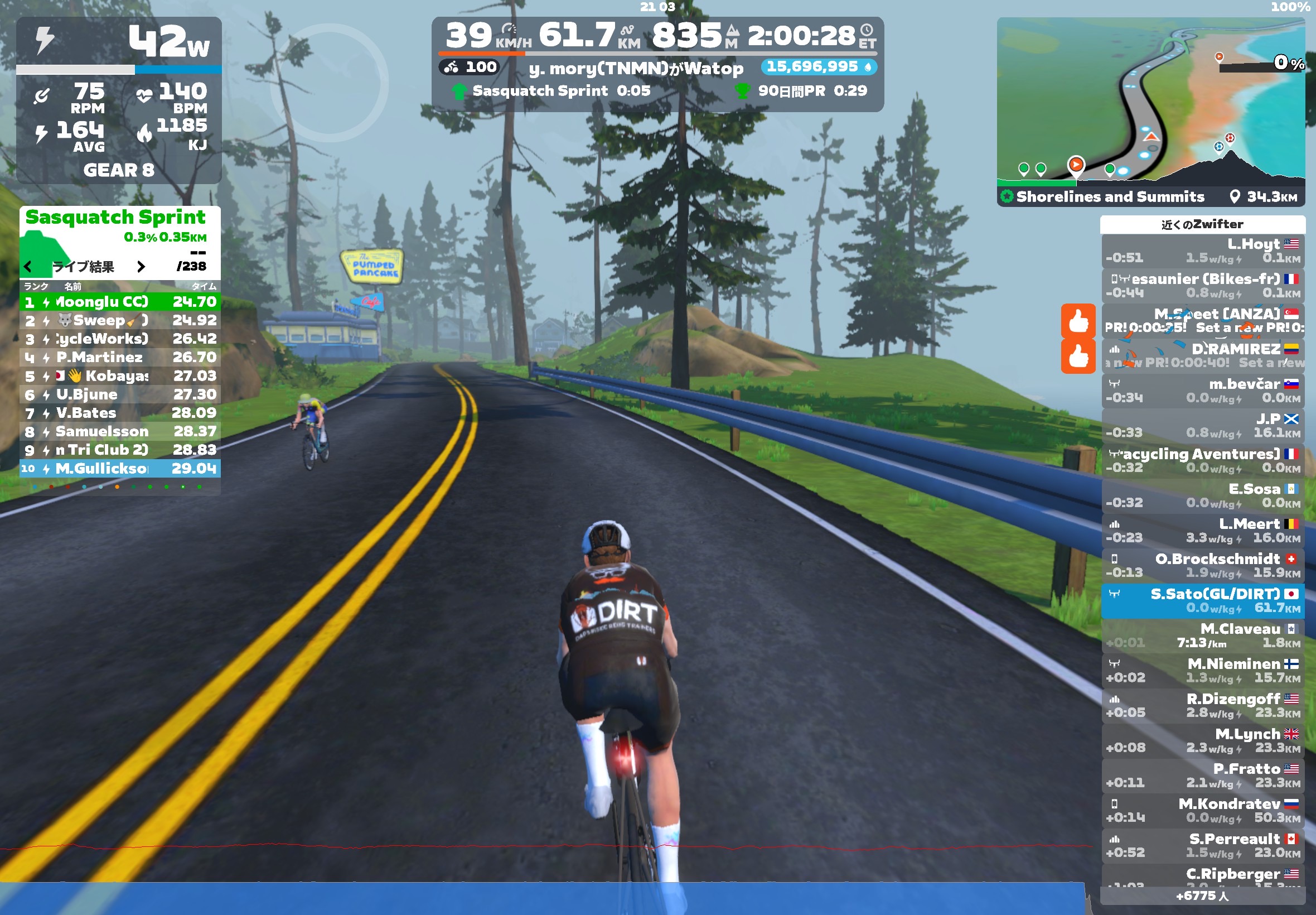This screenshot has height=915, width=1316.
Task: Select M.Nieminen in the nearby list
Action: tap(1202, 670)
